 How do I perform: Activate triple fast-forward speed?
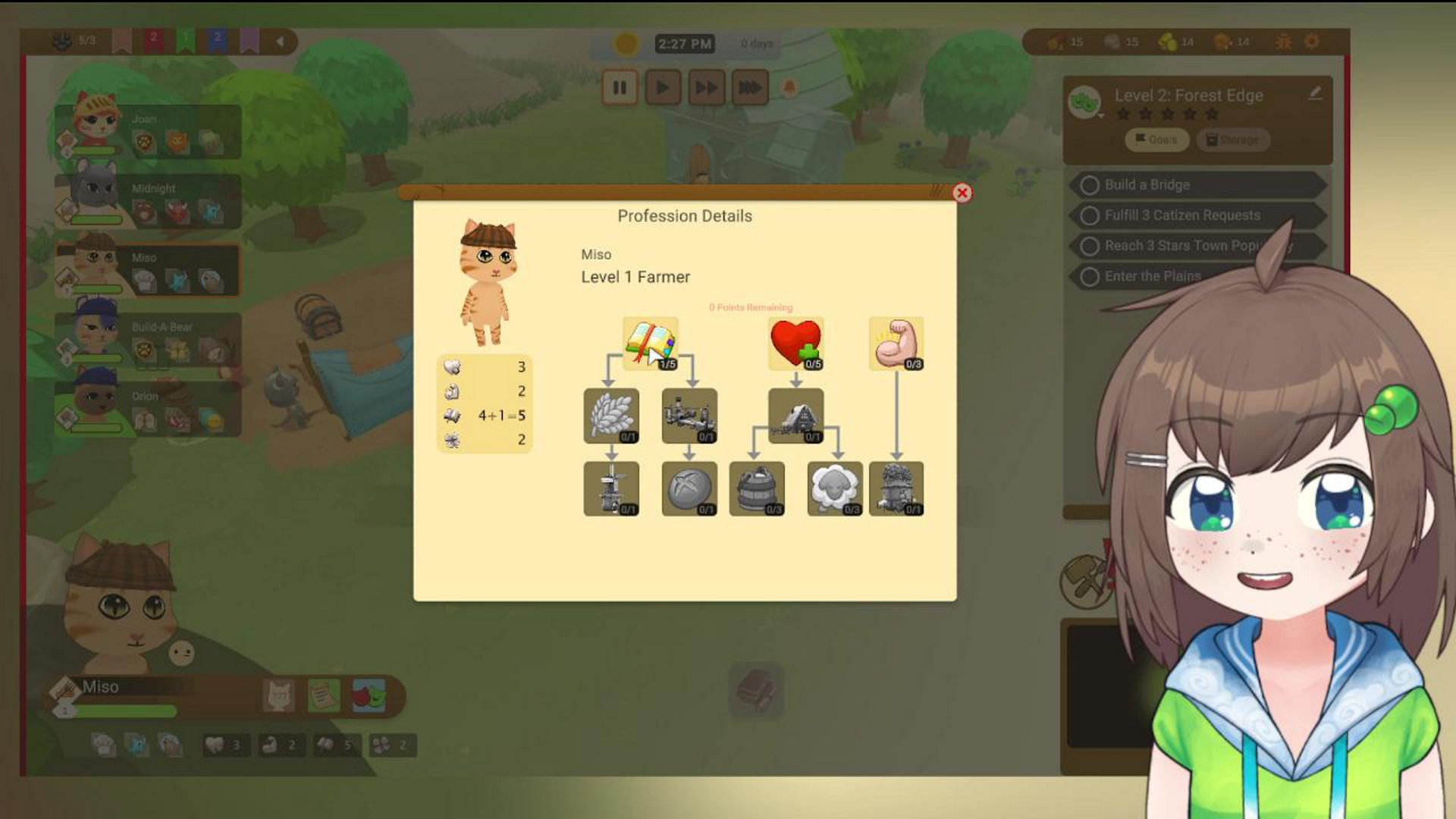[x=749, y=88]
